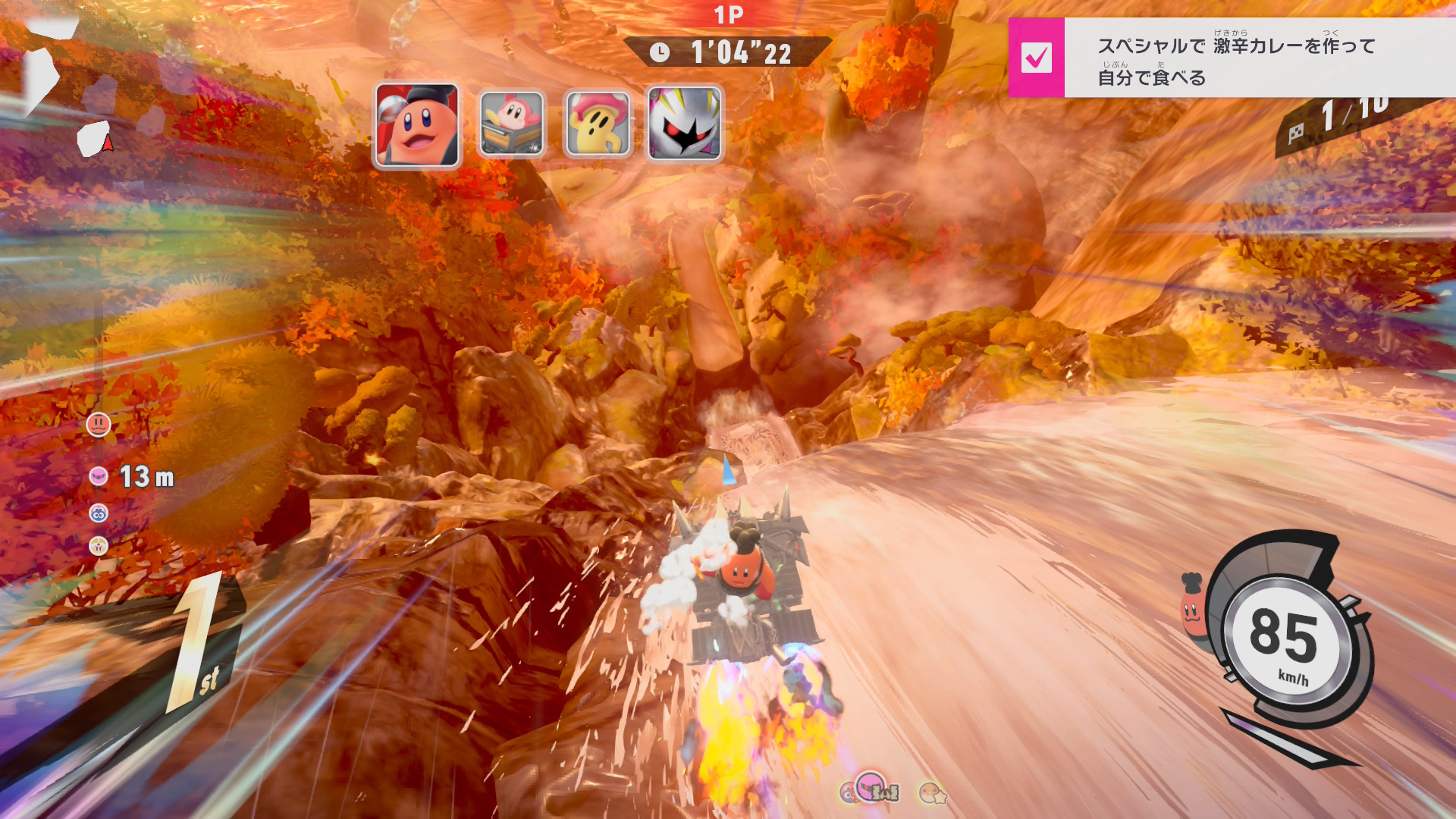
Task: Tick the pink mission checkbox
Action: (1036, 58)
